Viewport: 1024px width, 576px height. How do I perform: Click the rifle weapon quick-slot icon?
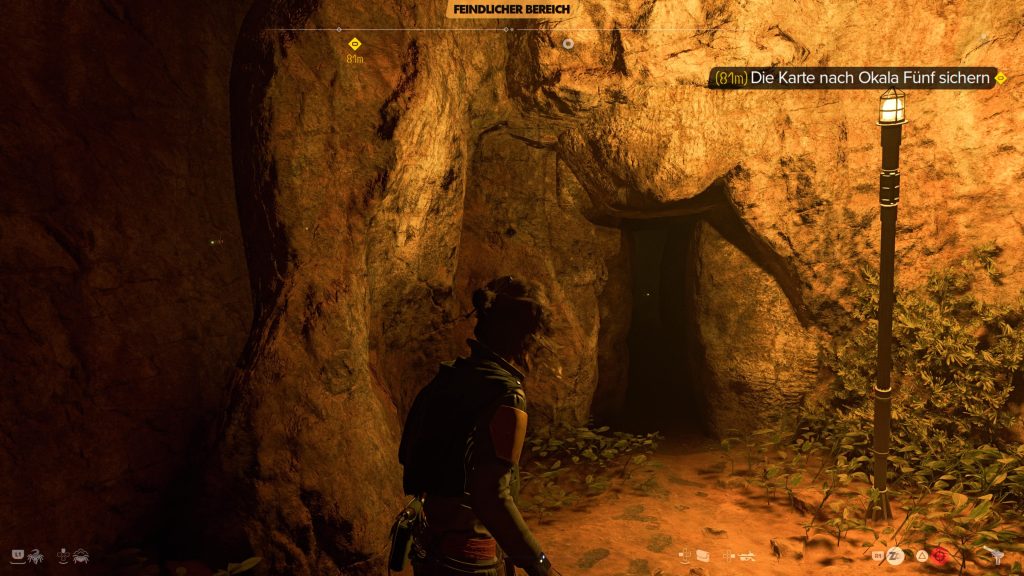(746, 554)
